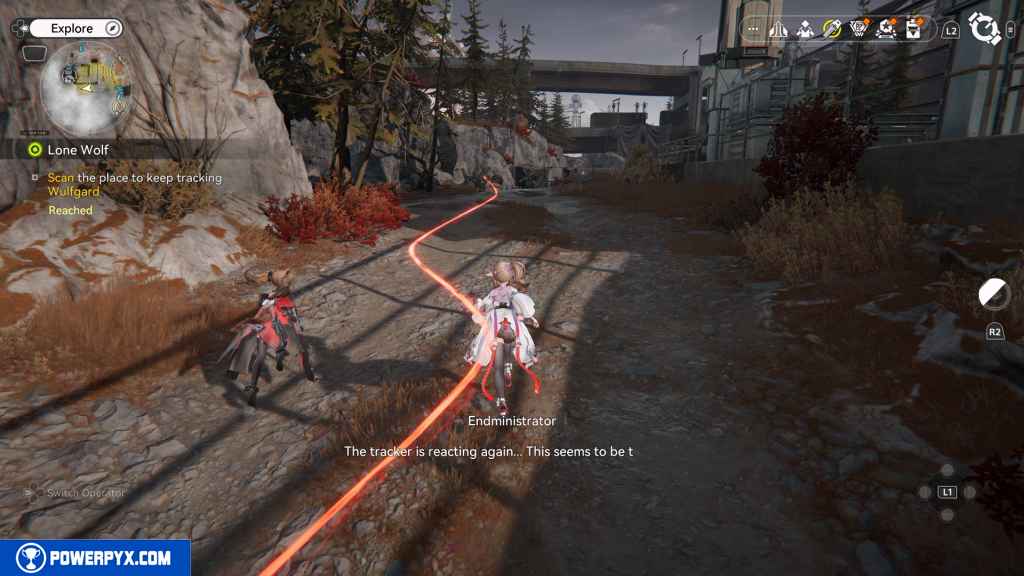Click the compass icon beside Explore
Screen dimensions: 1024x576
coord(111,29)
